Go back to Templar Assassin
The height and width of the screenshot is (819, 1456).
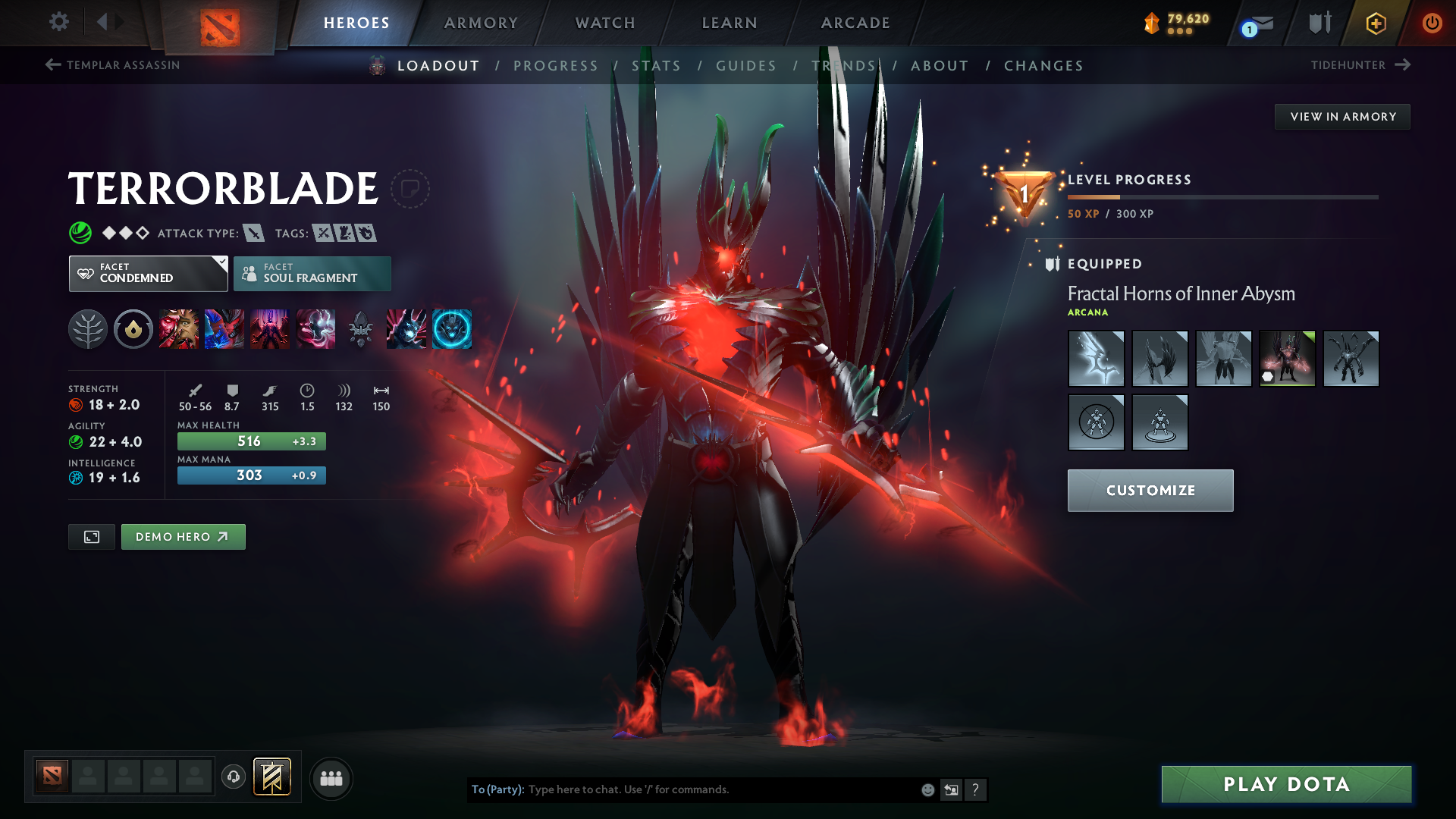(112, 65)
